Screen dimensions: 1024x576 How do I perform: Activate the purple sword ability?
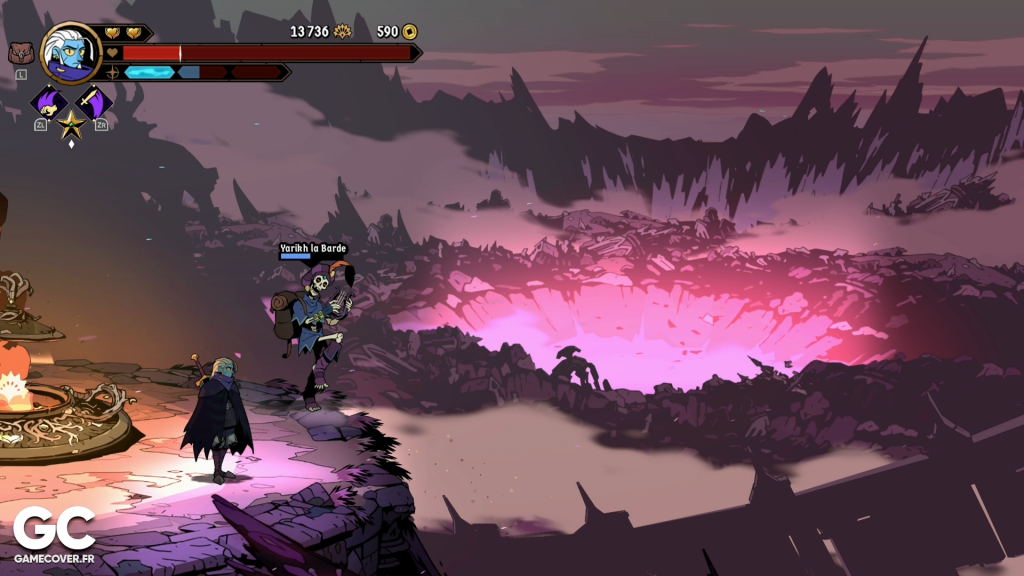[94, 102]
